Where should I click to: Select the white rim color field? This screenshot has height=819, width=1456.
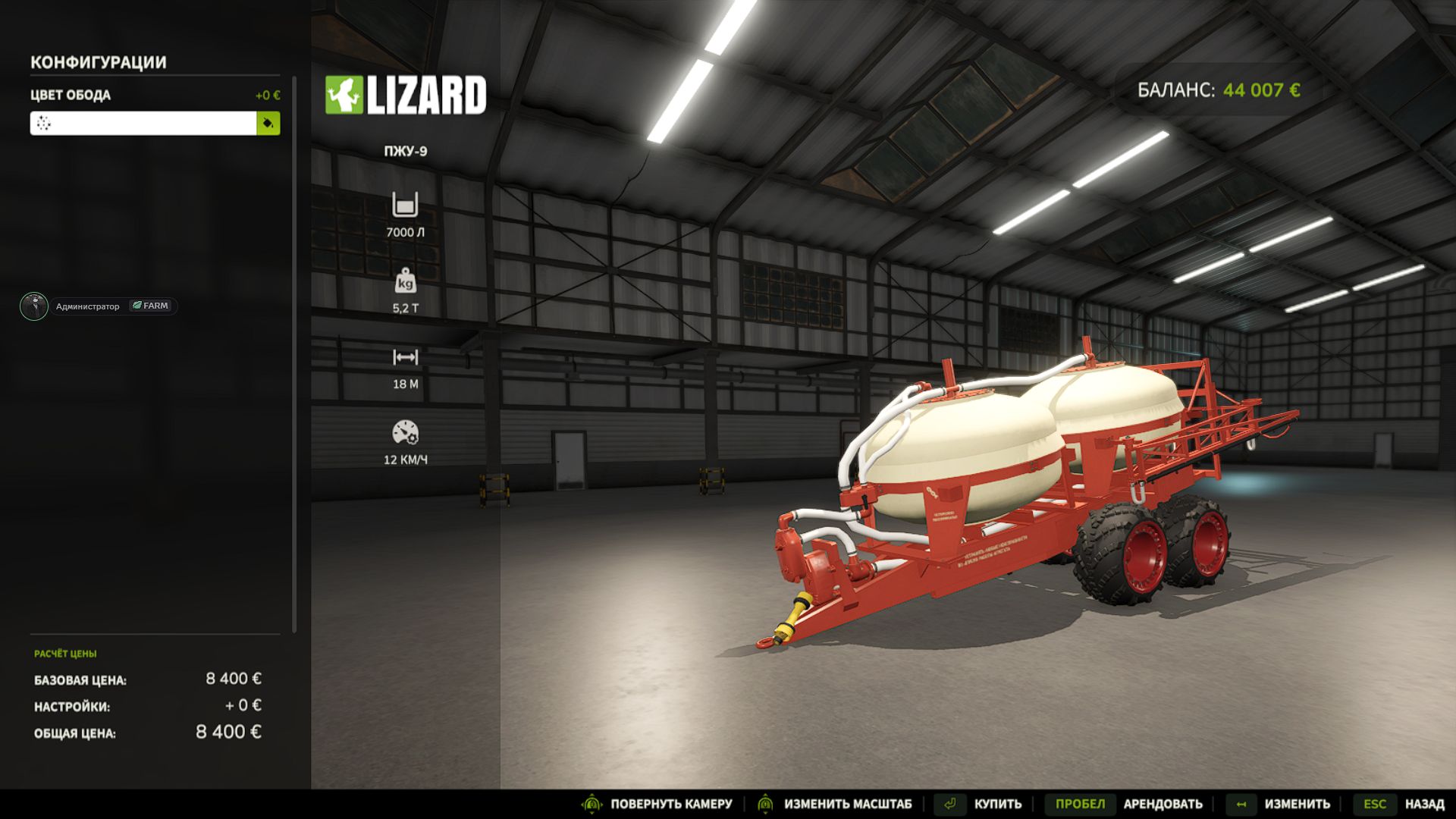(x=143, y=123)
